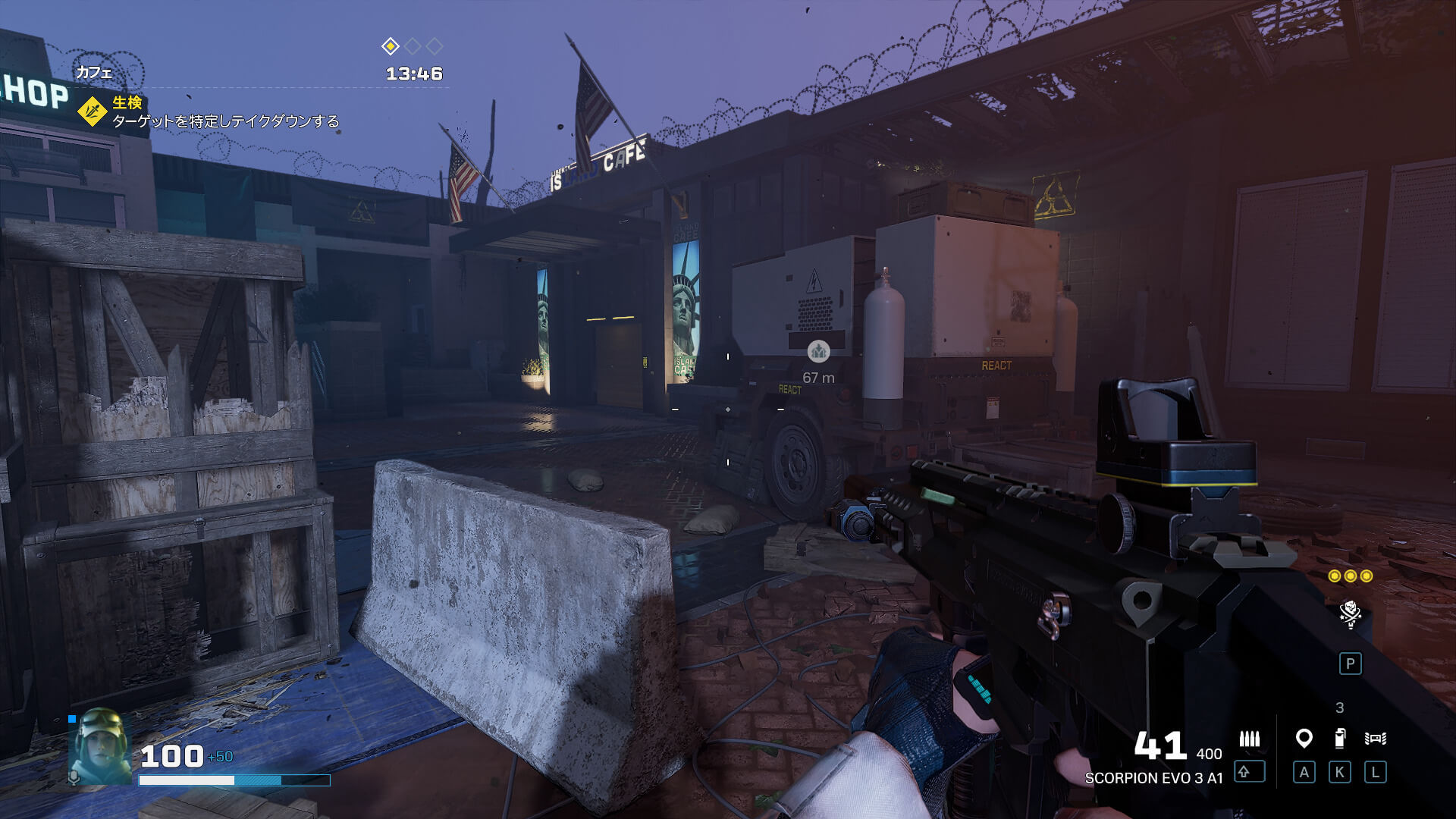Click the 生検 objective description text
This screenshot has width=1456, height=819.
[225, 121]
